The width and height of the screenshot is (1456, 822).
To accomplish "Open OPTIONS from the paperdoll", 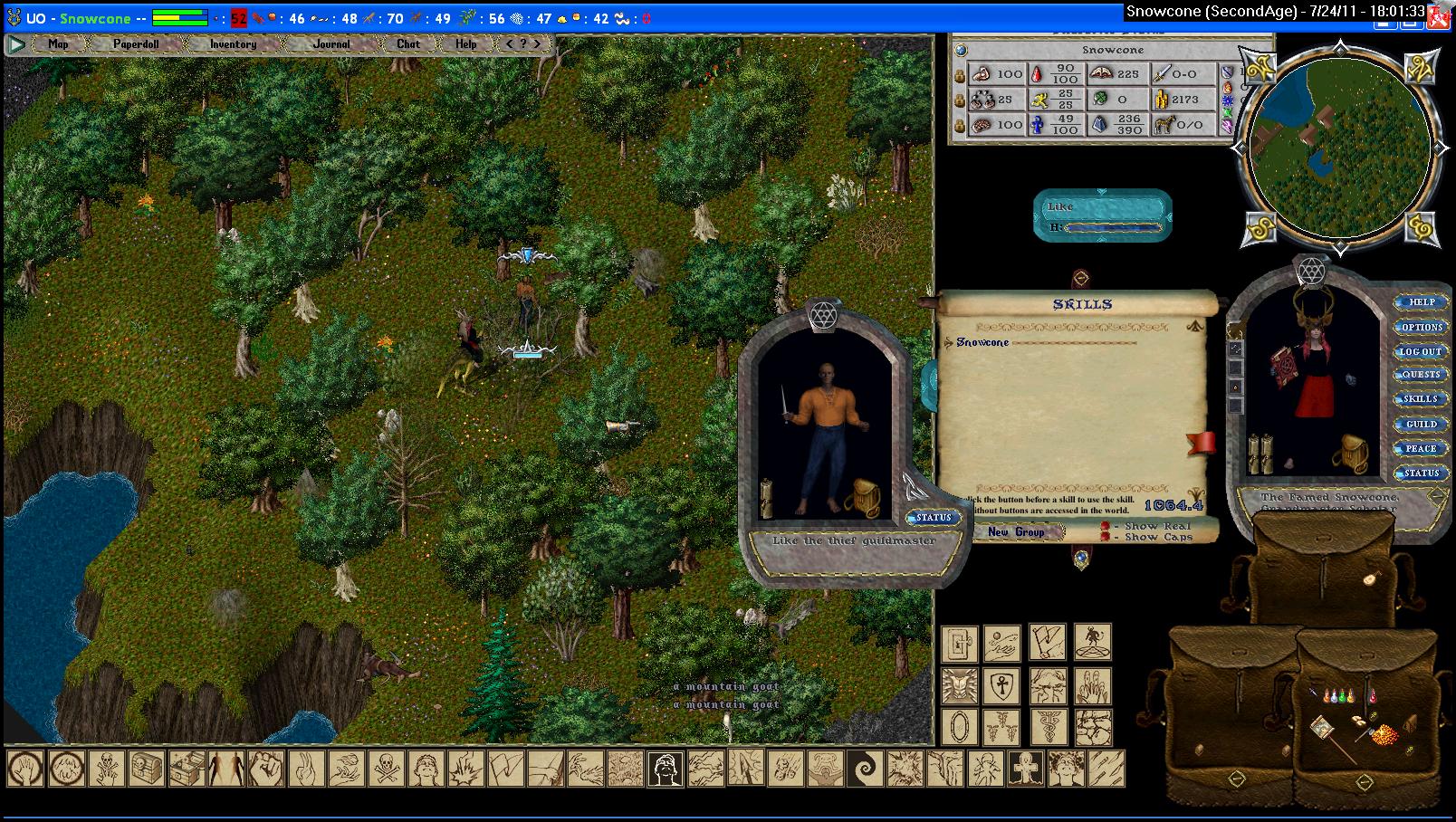I will 1422,327.
